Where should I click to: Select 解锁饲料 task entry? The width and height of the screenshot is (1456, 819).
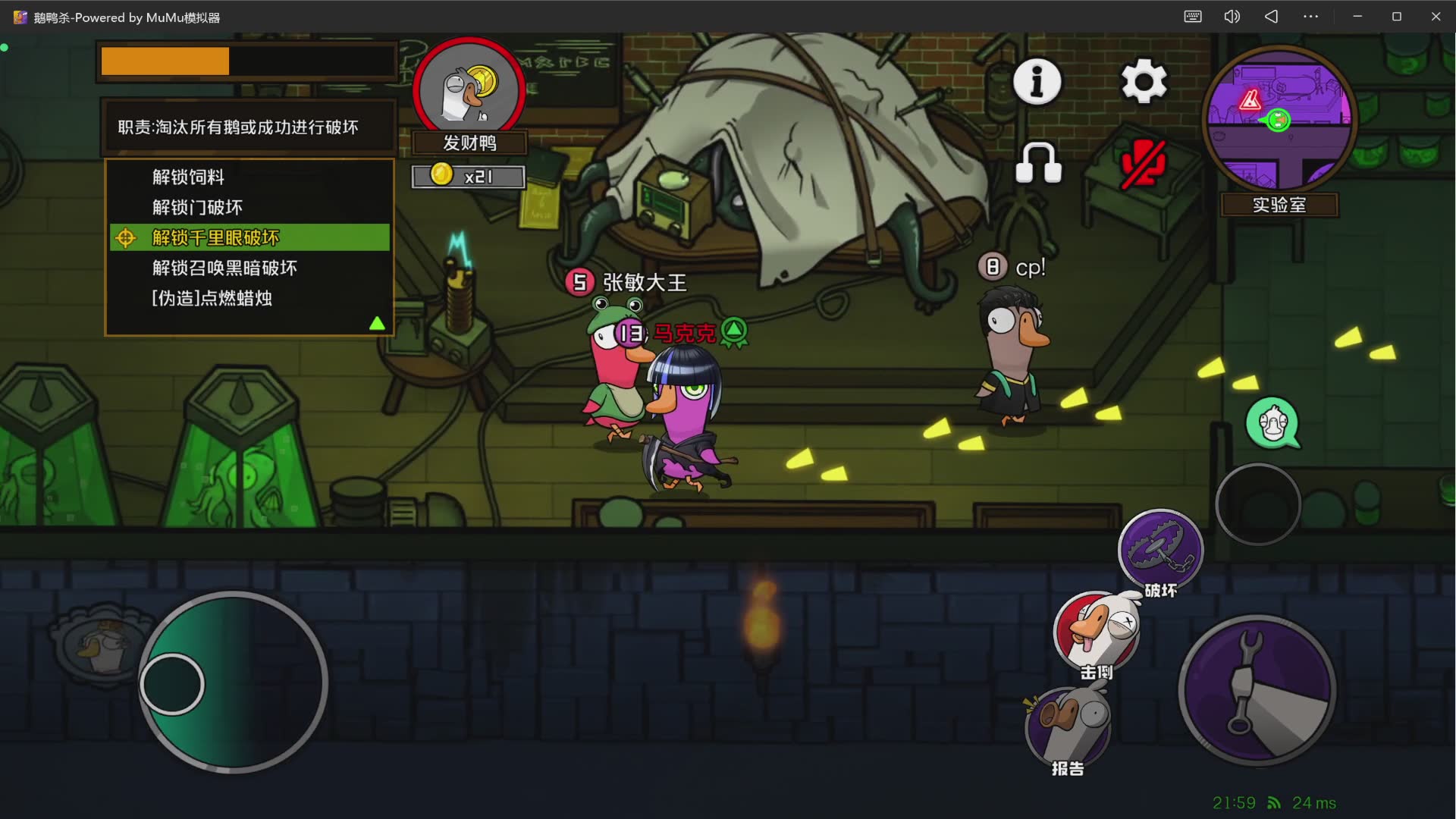(x=188, y=177)
